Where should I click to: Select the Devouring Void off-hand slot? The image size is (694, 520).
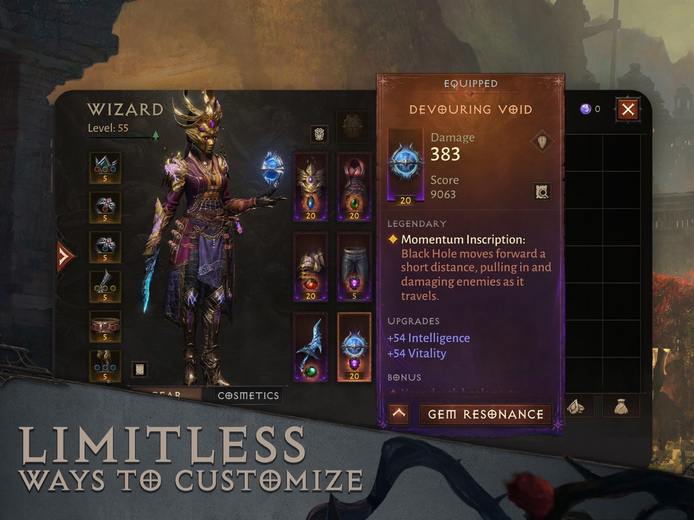click(353, 347)
